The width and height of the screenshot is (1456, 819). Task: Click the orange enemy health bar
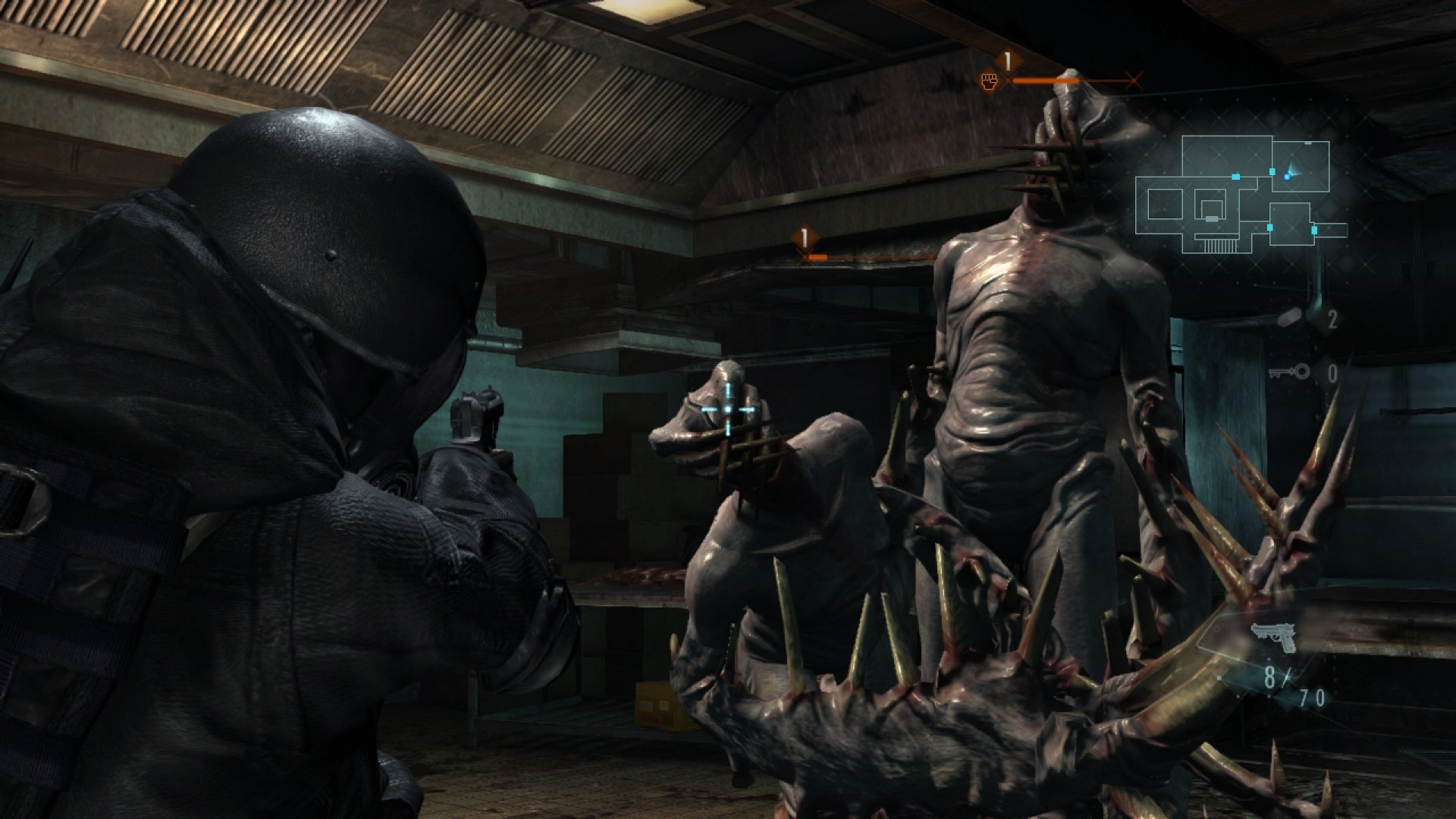coord(1046,81)
